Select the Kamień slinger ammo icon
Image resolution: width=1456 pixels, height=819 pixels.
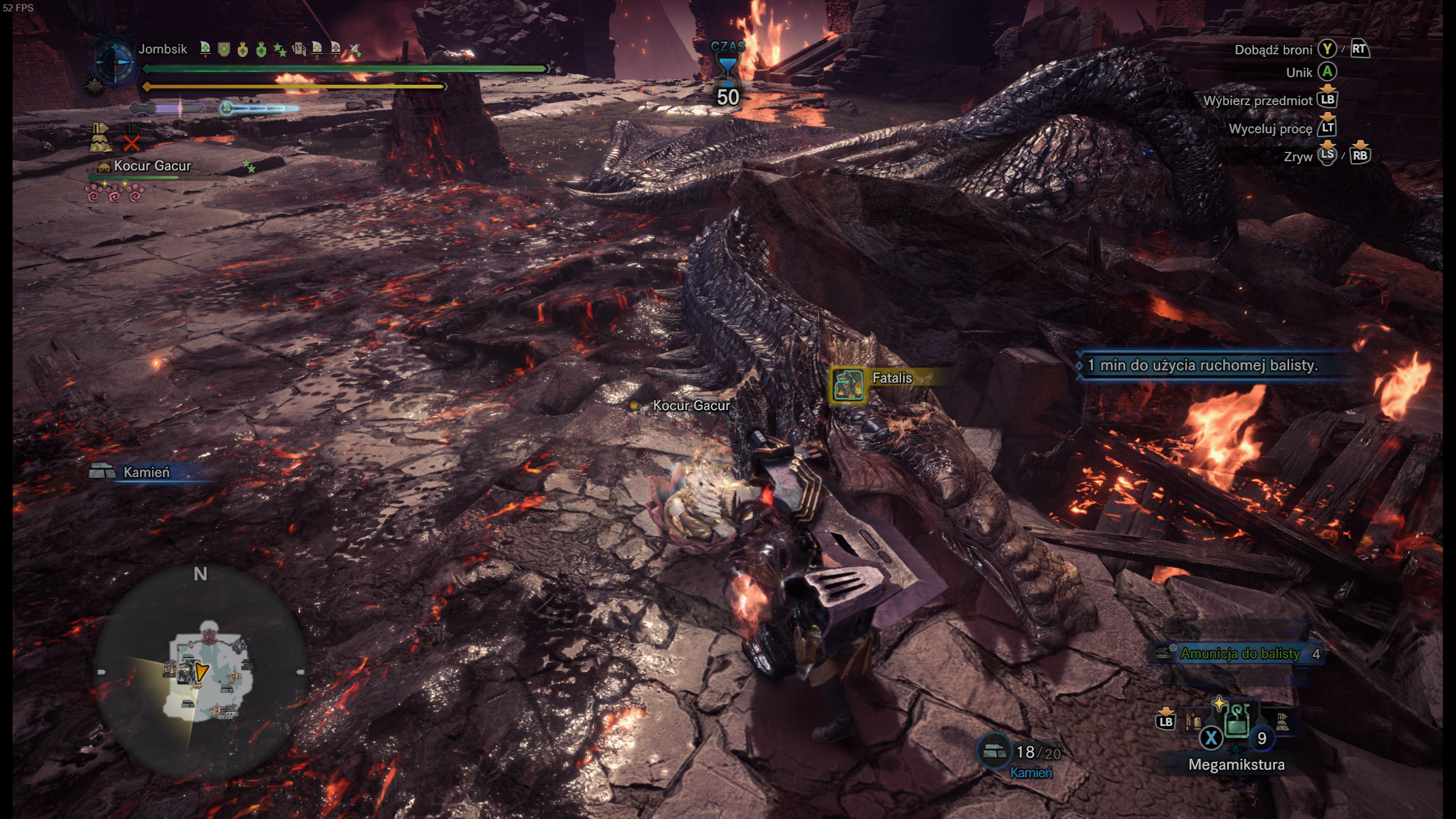point(994,751)
